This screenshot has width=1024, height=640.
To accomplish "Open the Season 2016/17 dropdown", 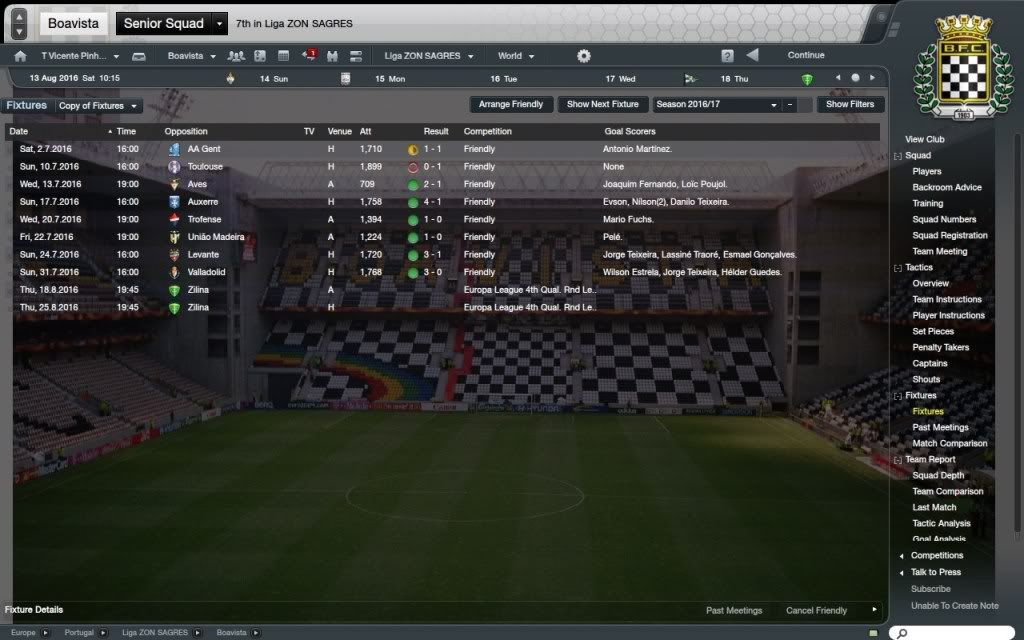I will click(x=716, y=104).
